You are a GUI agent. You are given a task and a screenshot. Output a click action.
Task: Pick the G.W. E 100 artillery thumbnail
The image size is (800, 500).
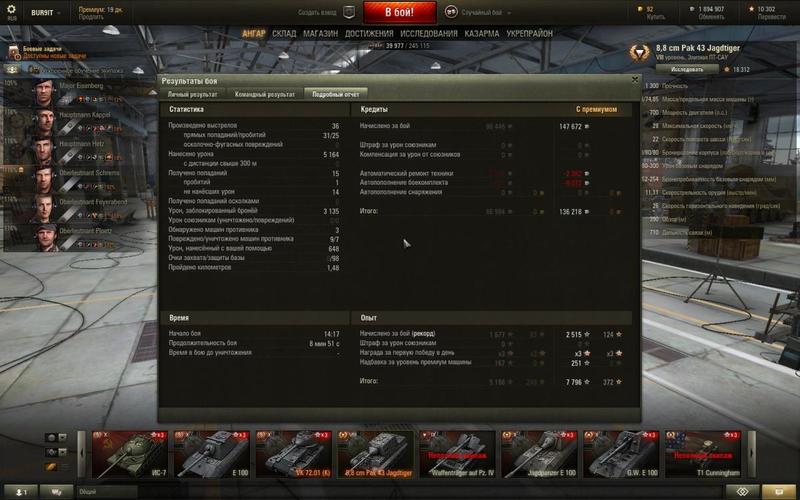click(x=620, y=455)
